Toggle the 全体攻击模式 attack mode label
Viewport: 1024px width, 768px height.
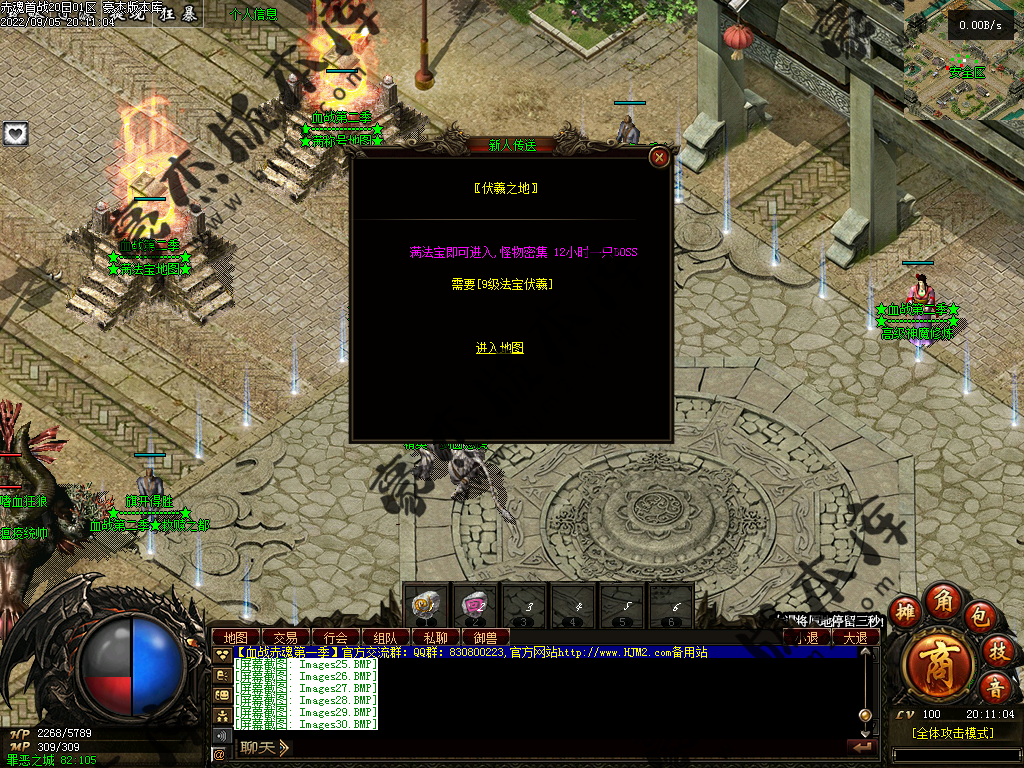point(953,733)
